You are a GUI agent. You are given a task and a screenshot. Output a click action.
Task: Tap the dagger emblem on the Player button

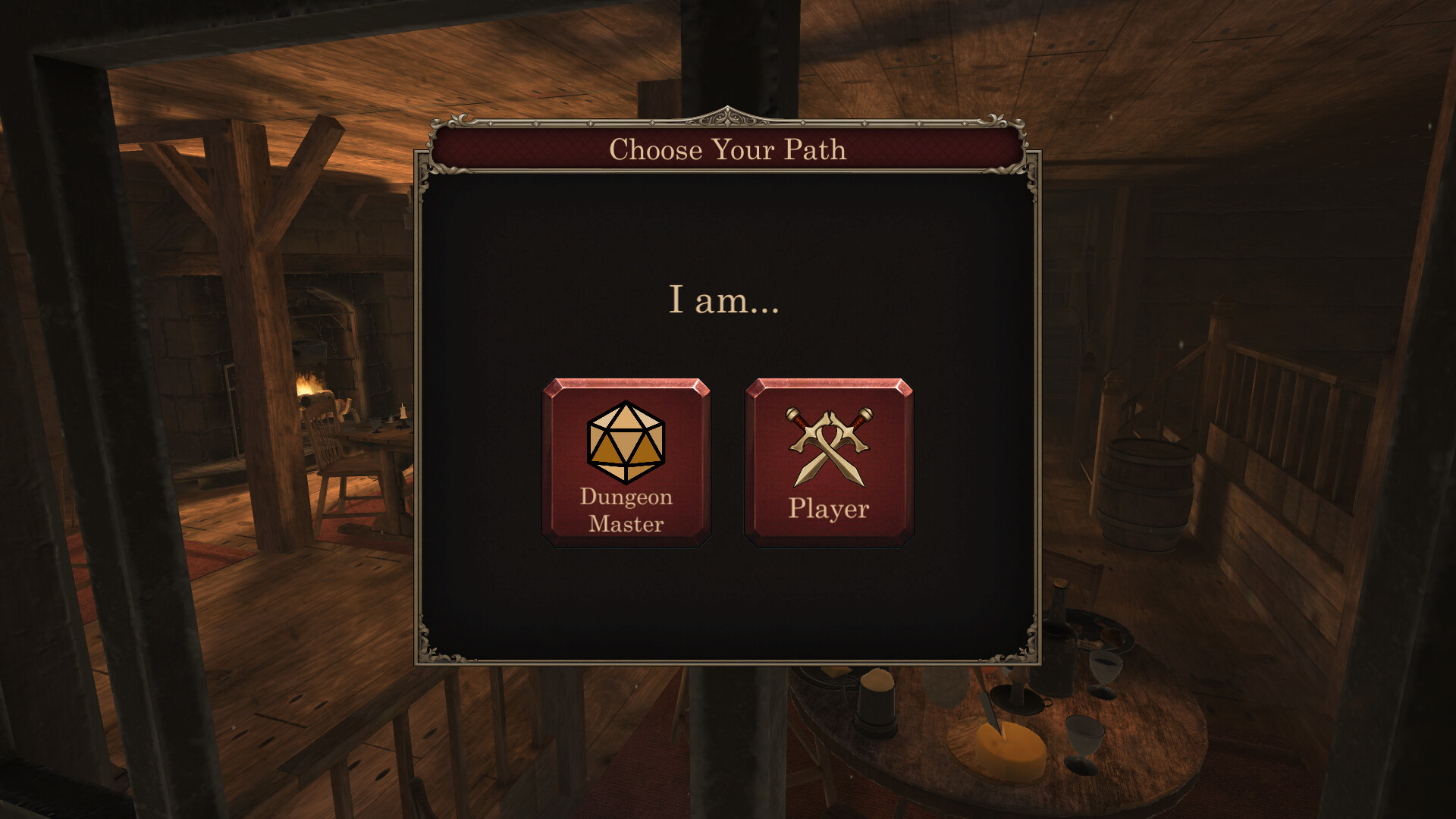click(827, 444)
